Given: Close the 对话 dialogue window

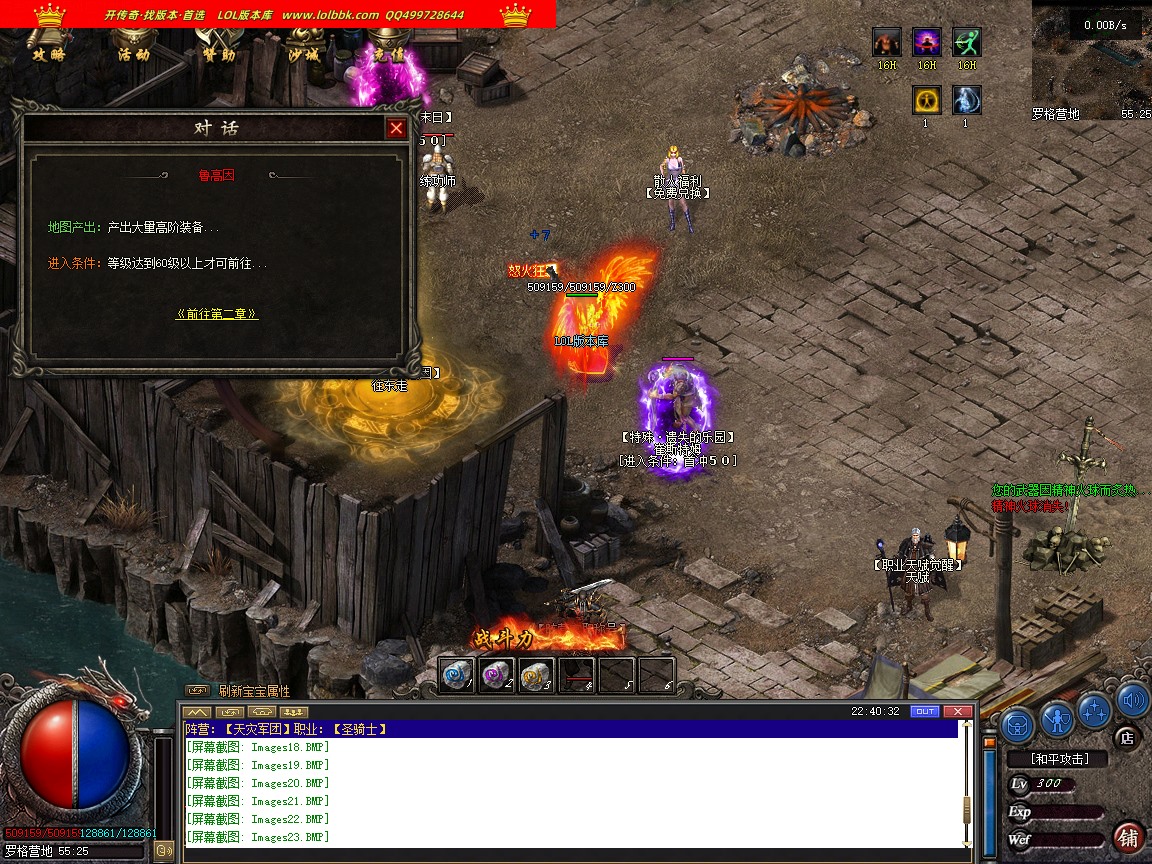Looking at the screenshot, I should click(x=397, y=128).
